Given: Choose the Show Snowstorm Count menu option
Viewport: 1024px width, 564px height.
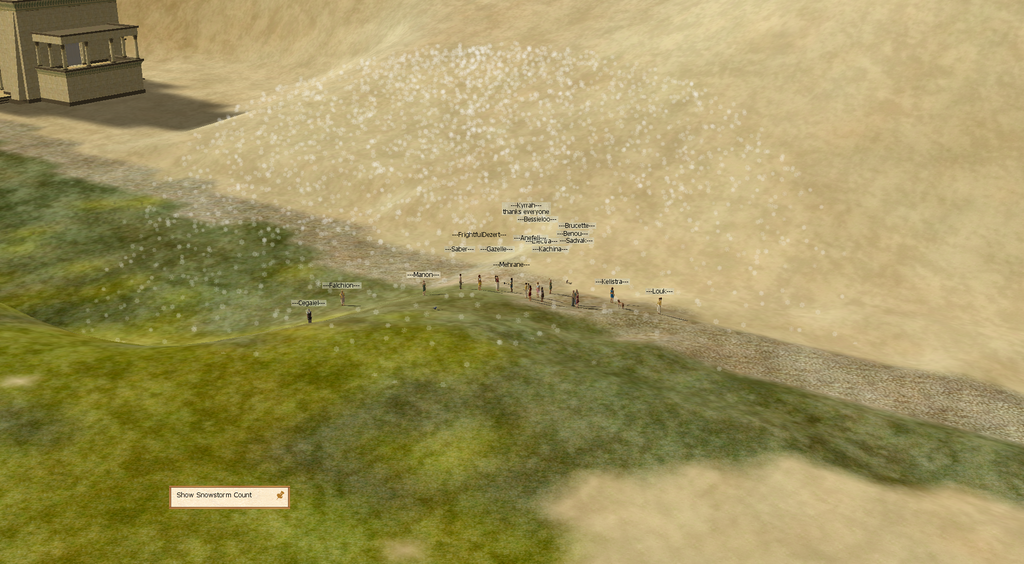Looking at the screenshot, I should 215,496.
